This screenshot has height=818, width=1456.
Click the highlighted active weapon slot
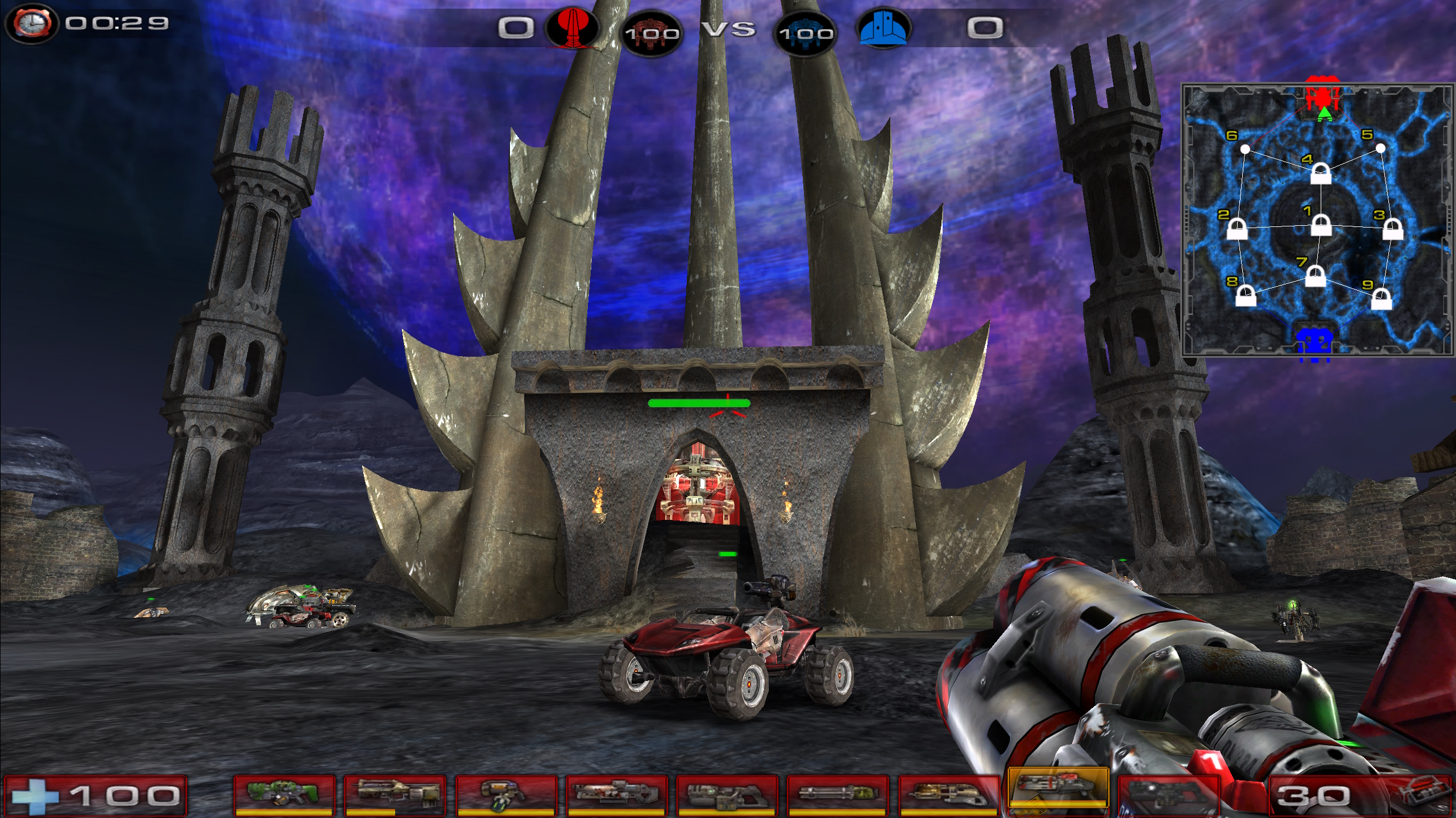(x=1057, y=788)
